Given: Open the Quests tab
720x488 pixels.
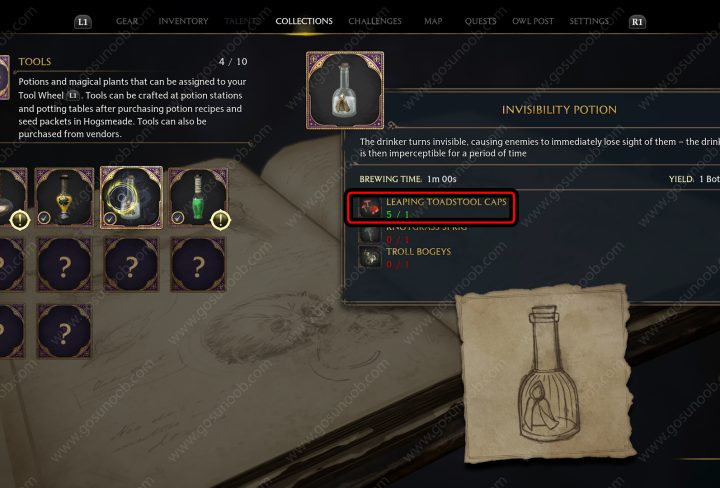Looking at the screenshot, I should 481,21.
